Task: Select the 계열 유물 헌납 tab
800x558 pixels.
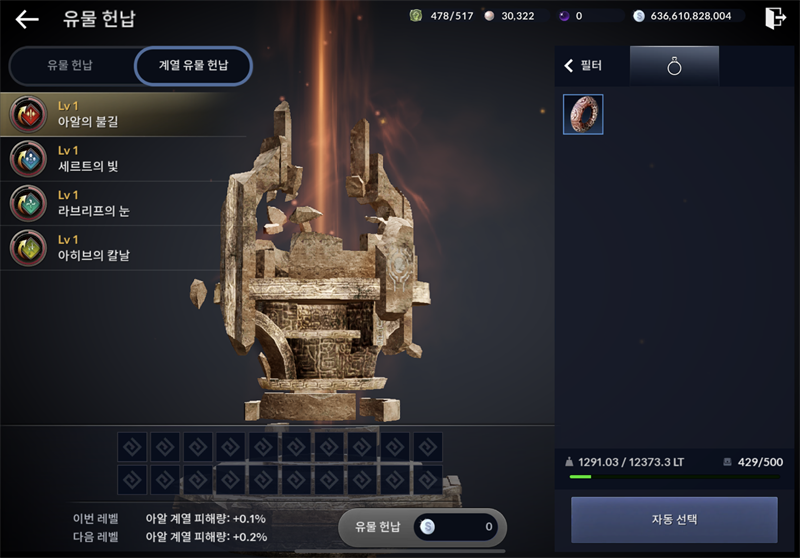Action: pos(193,66)
